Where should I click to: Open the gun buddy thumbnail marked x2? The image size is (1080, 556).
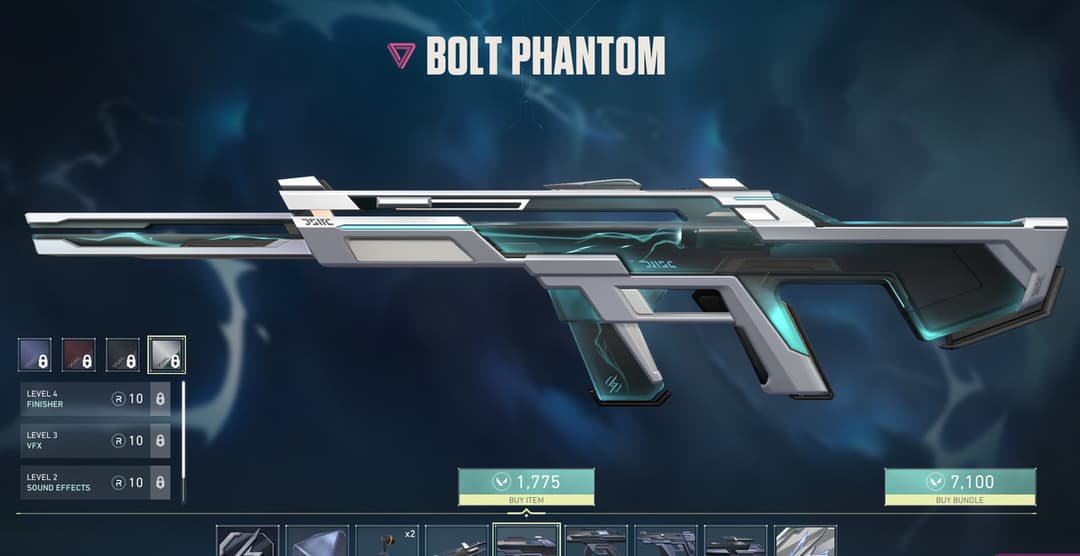(x=387, y=541)
